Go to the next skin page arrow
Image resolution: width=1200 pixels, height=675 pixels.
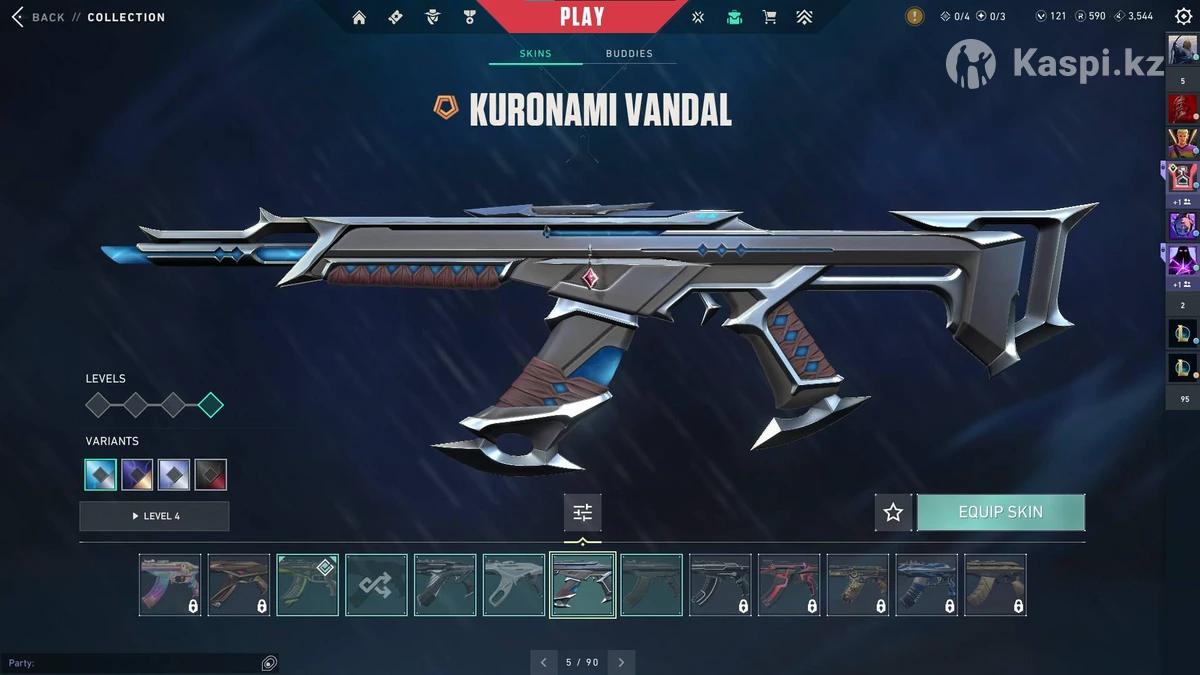621,662
